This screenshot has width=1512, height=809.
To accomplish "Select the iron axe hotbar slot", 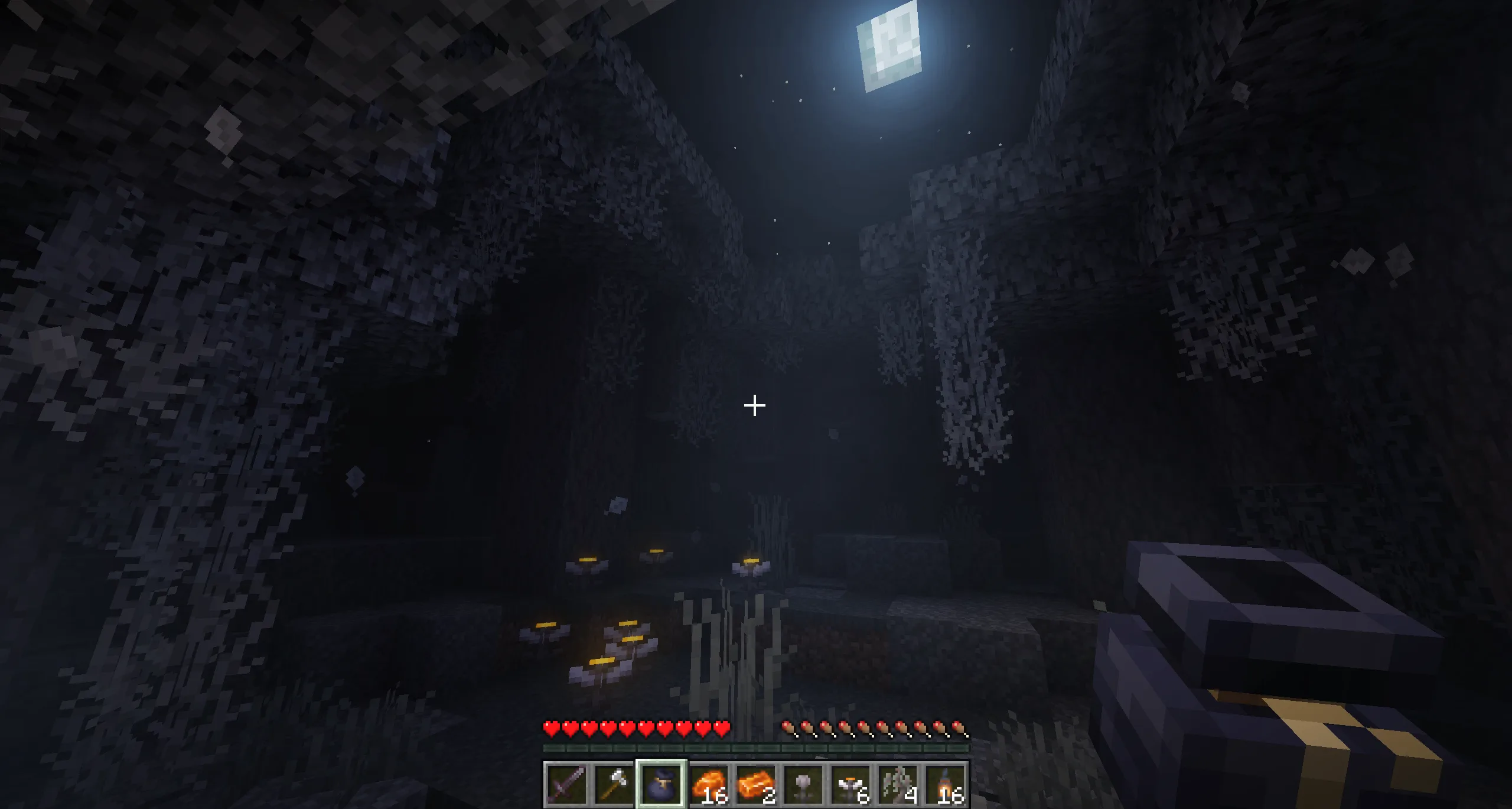I will point(613,784).
